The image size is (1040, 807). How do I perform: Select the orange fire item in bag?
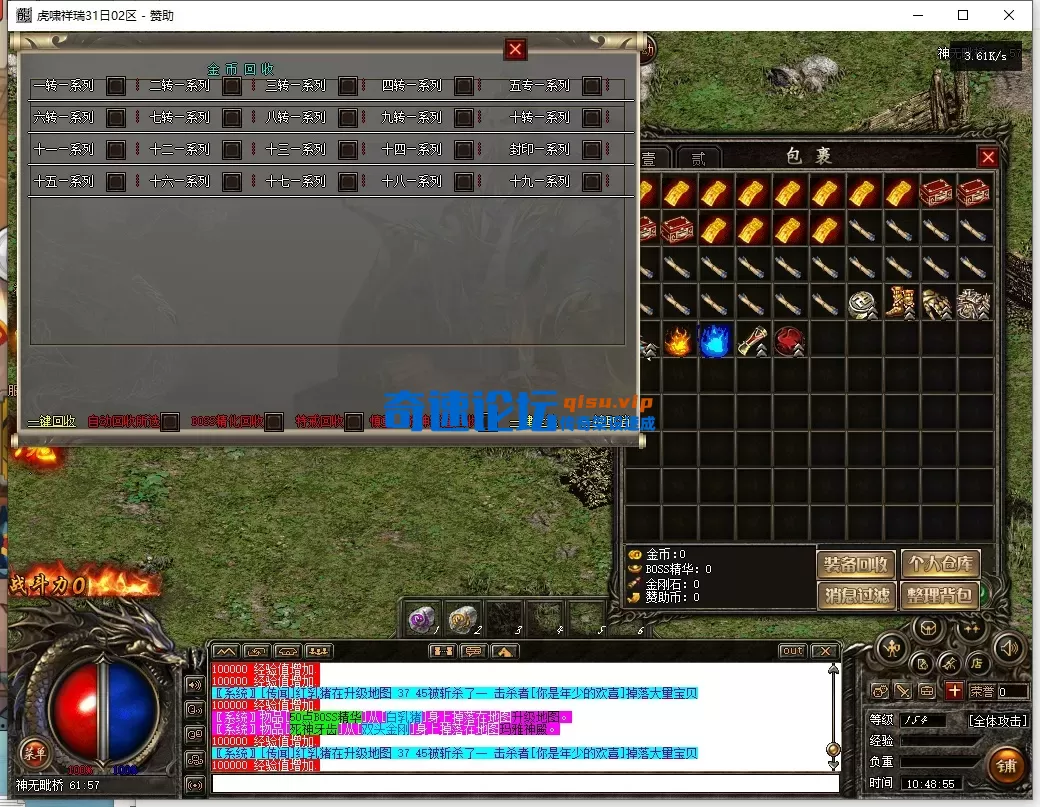tap(678, 340)
